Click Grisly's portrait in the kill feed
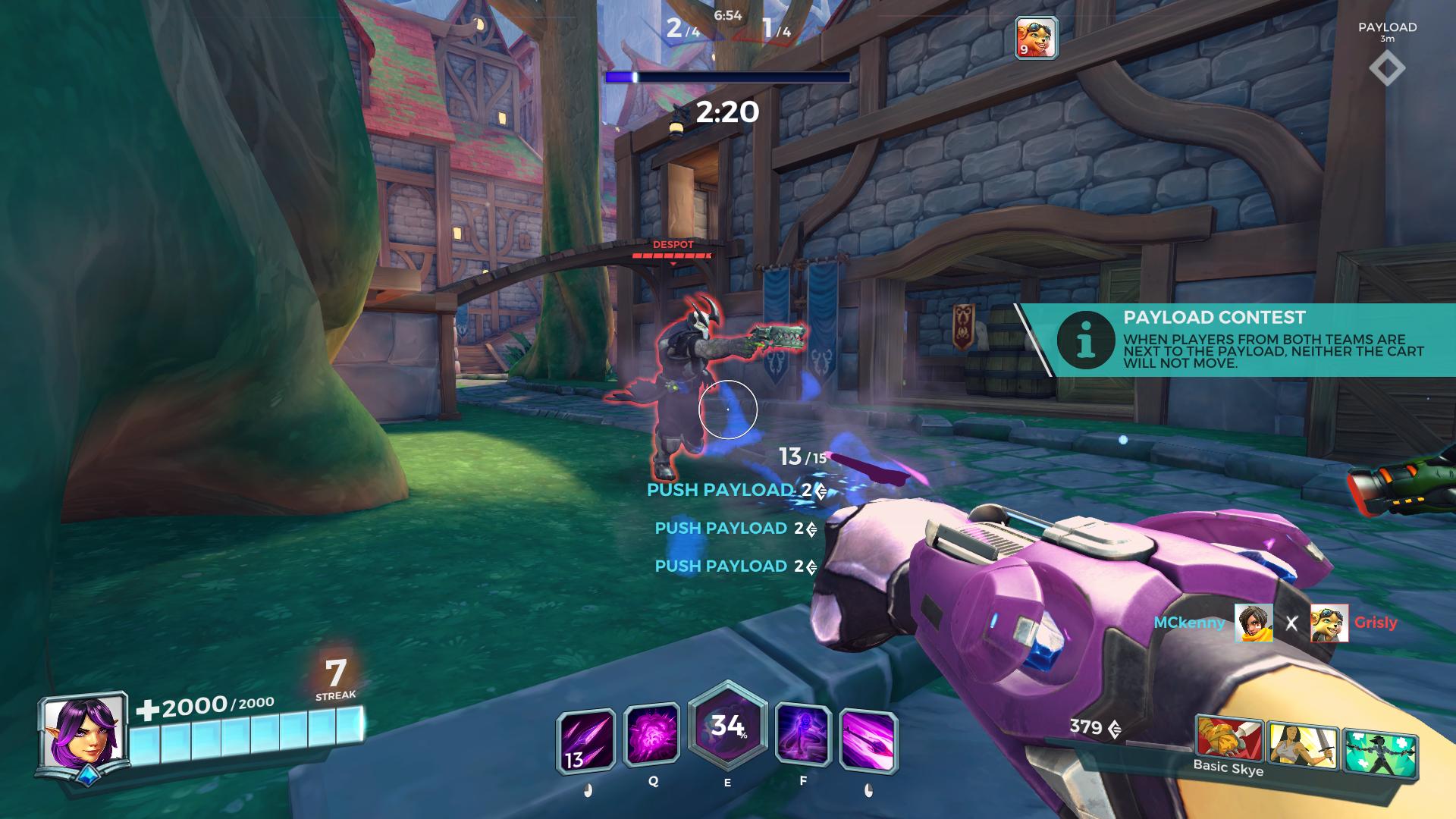The height and width of the screenshot is (819, 1456). (x=1329, y=623)
